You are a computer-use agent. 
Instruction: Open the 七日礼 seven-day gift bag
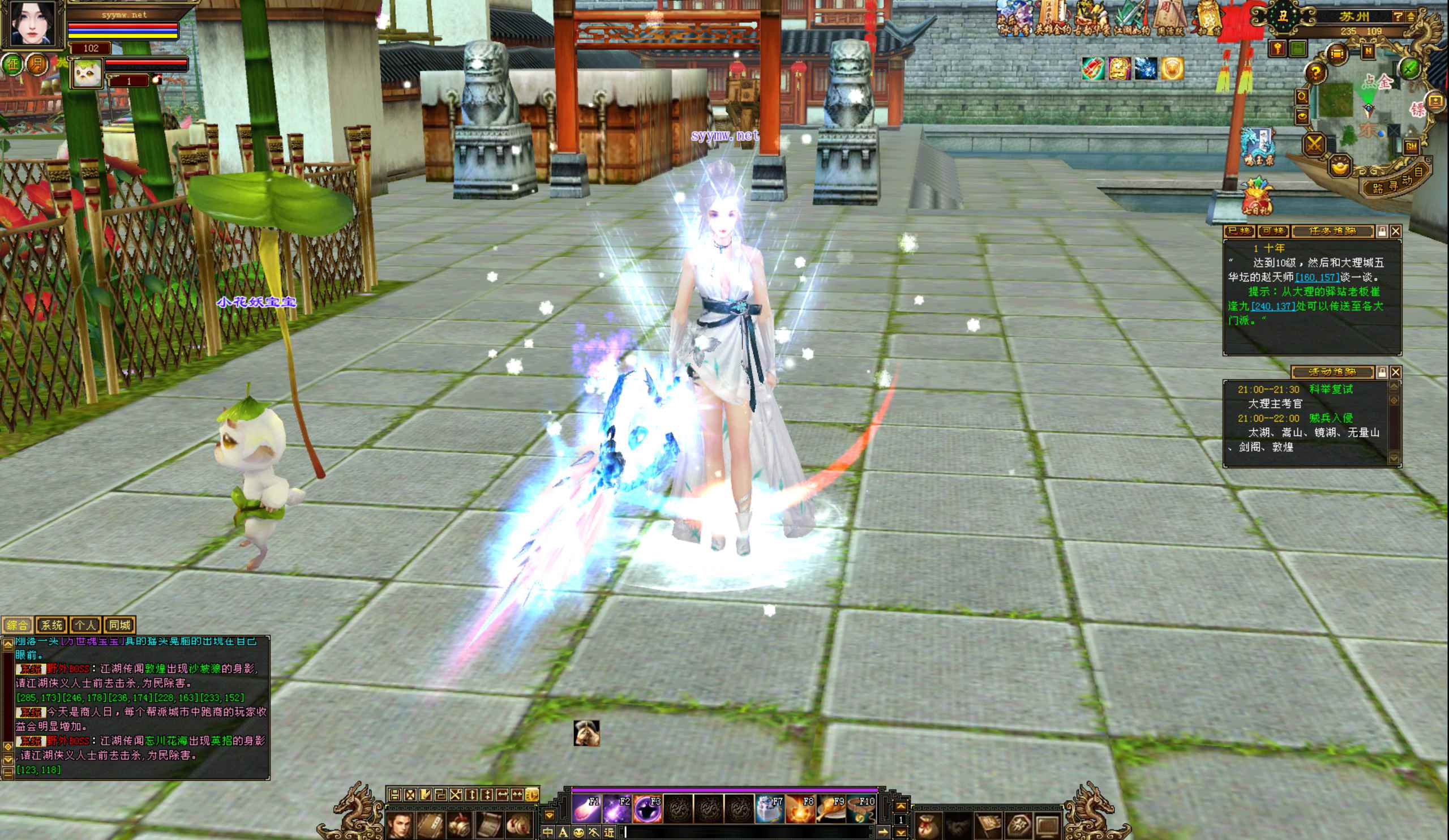coord(1255,198)
